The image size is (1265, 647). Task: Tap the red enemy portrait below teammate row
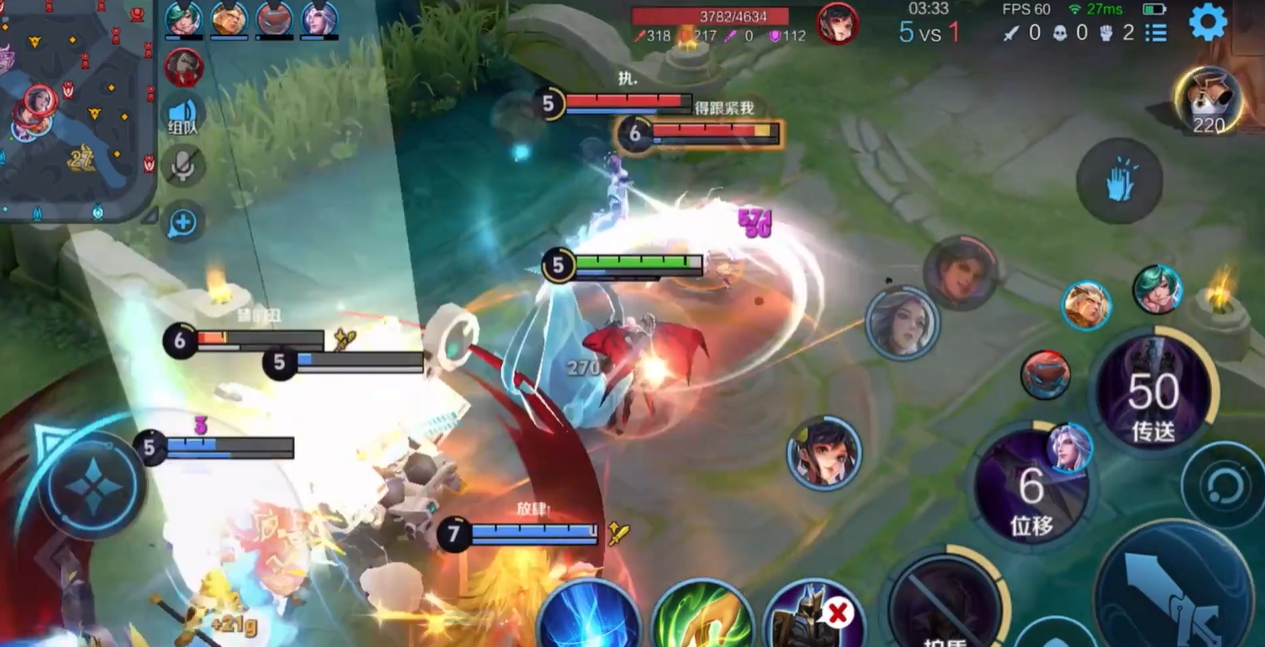tap(184, 67)
